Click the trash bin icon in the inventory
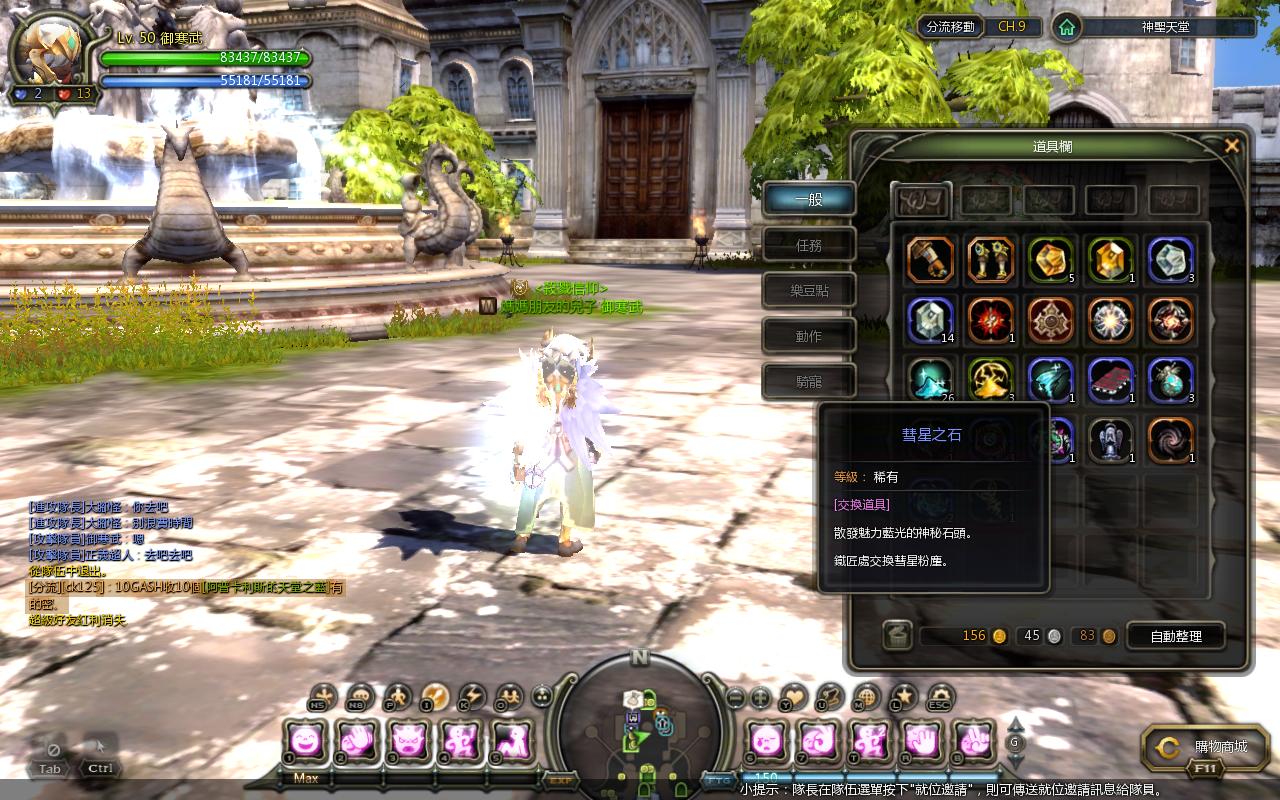Image resolution: width=1280 pixels, height=800 pixels. pyautogui.click(x=897, y=635)
